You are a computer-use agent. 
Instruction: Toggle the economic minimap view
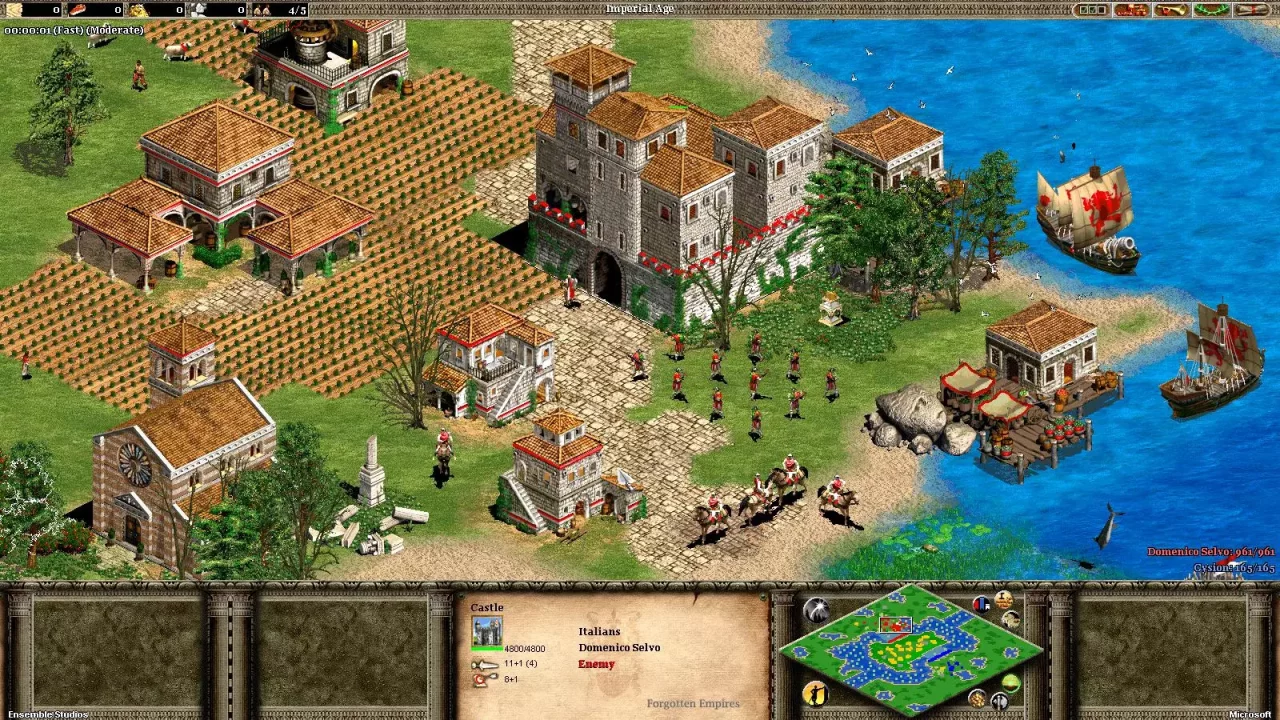(x=977, y=698)
